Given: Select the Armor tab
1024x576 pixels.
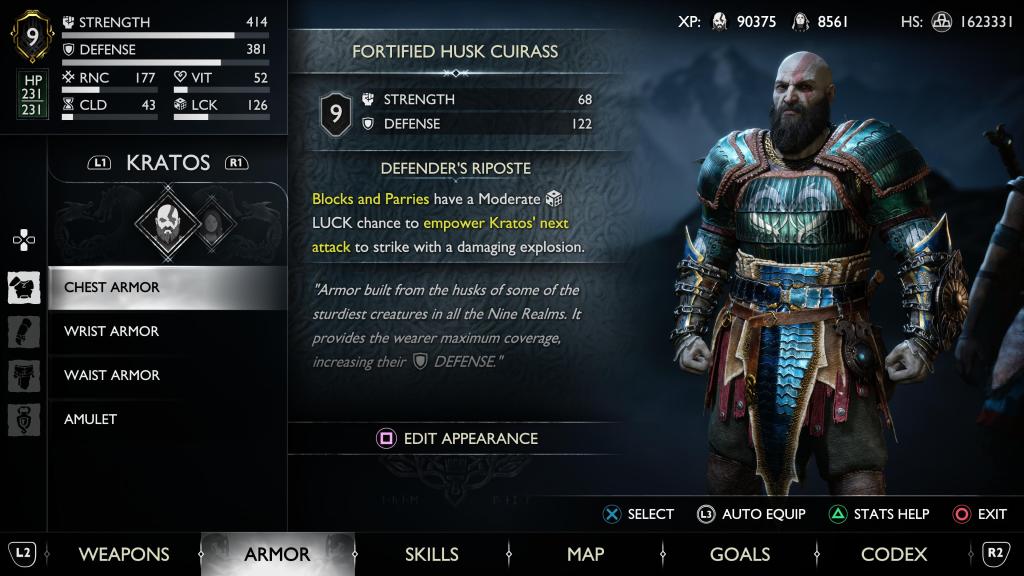Looking at the screenshot, I should point(277,554).
